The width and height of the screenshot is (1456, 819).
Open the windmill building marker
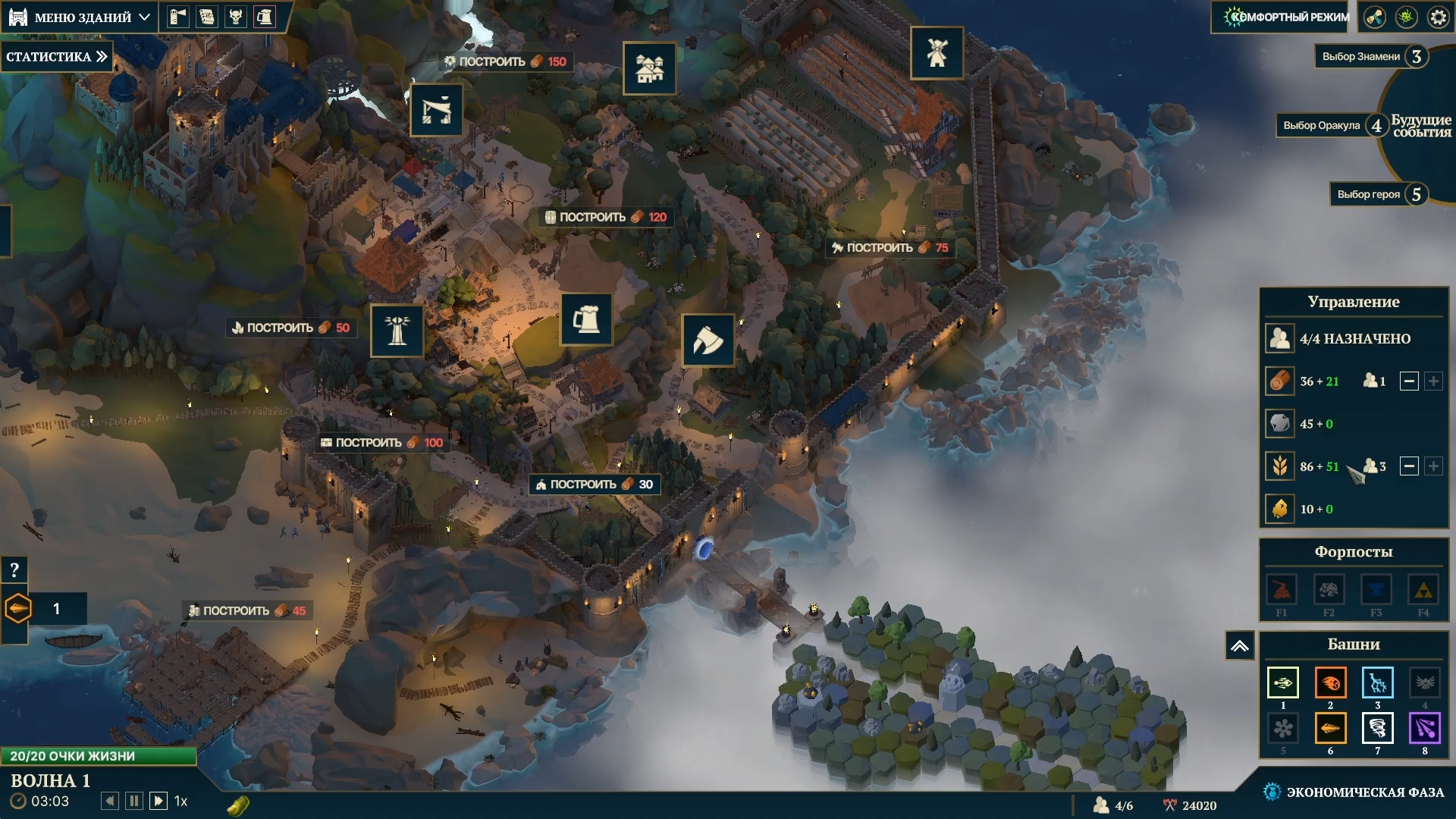(937, 53)
